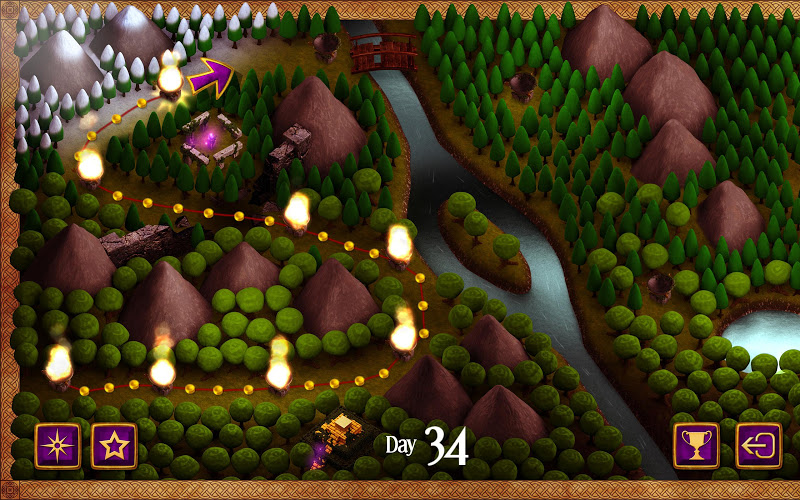Exit the map with the door-arrow button
The width and height of the screenshot is (800, 500).
pyautogui.click(x=758, y=445)
